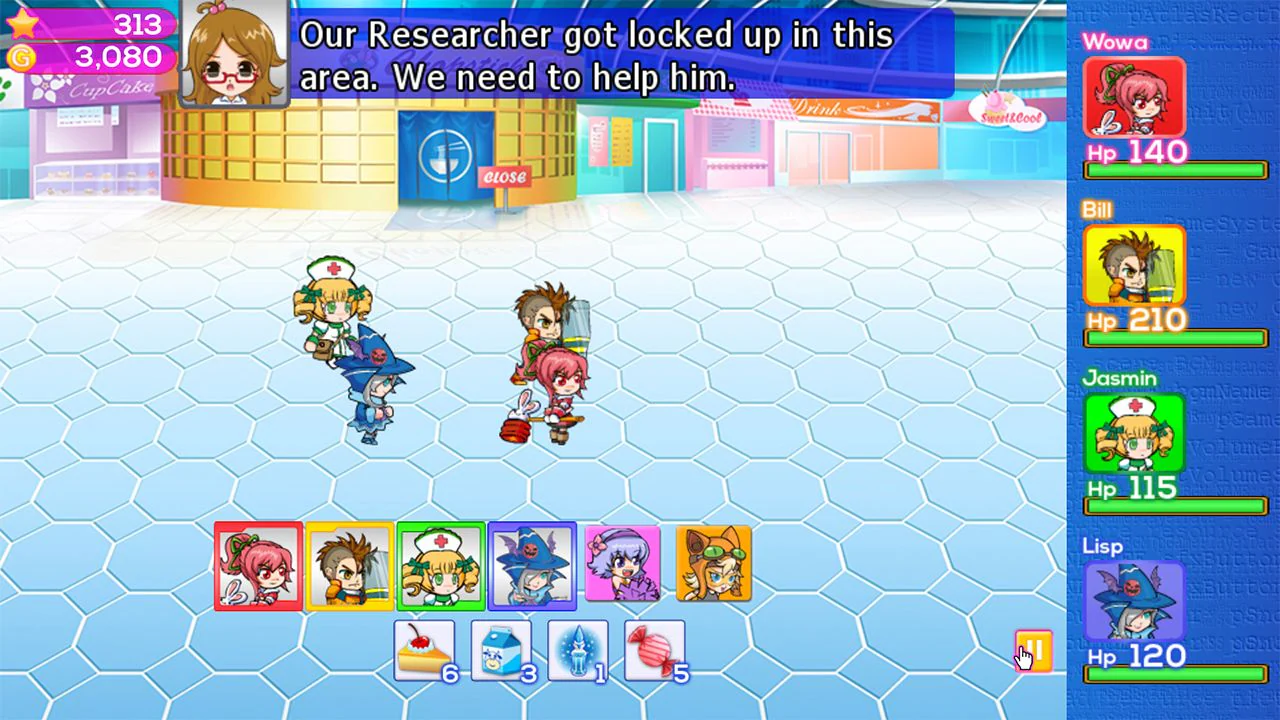
Task: Use the milk carton item
Action: 501,651
